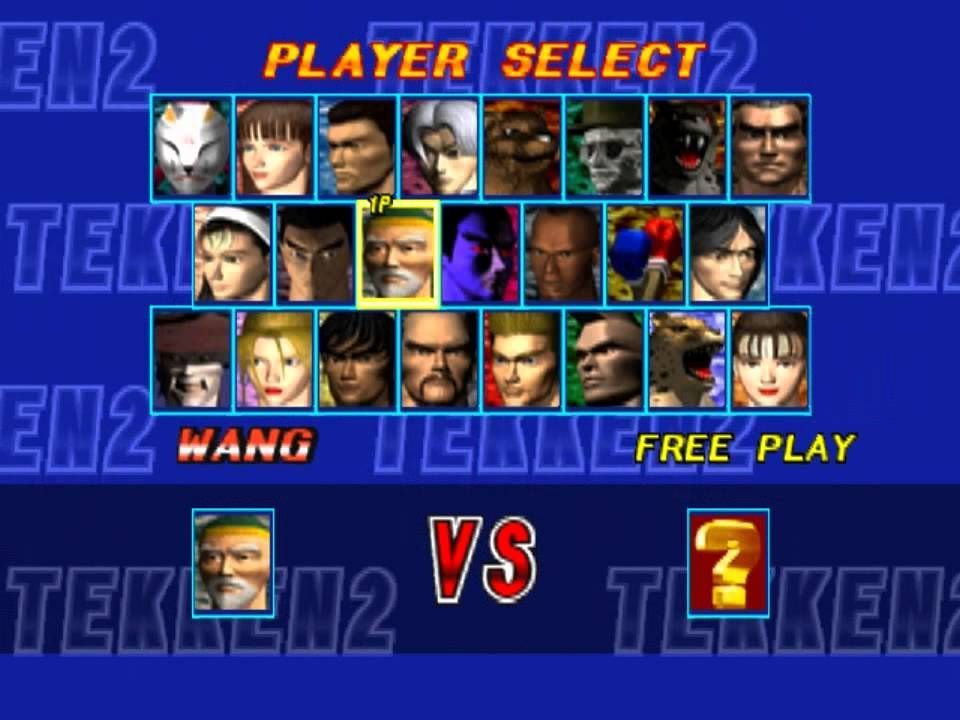Choose the purple devil character portrait
The height and width of the screenshot is (720, 960).
[x=481, y=254]
